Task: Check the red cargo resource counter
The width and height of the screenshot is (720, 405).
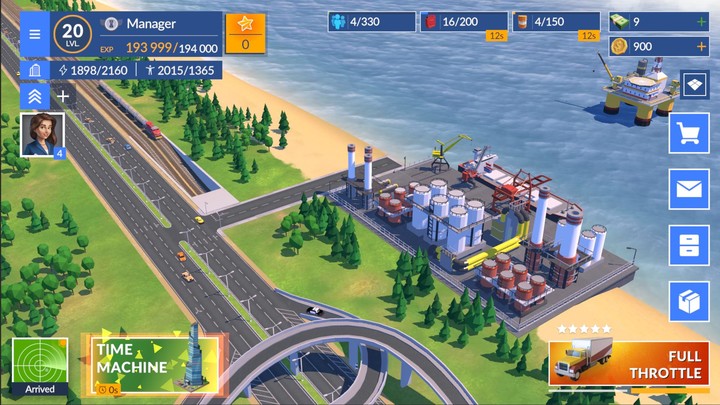Action: 462,21
